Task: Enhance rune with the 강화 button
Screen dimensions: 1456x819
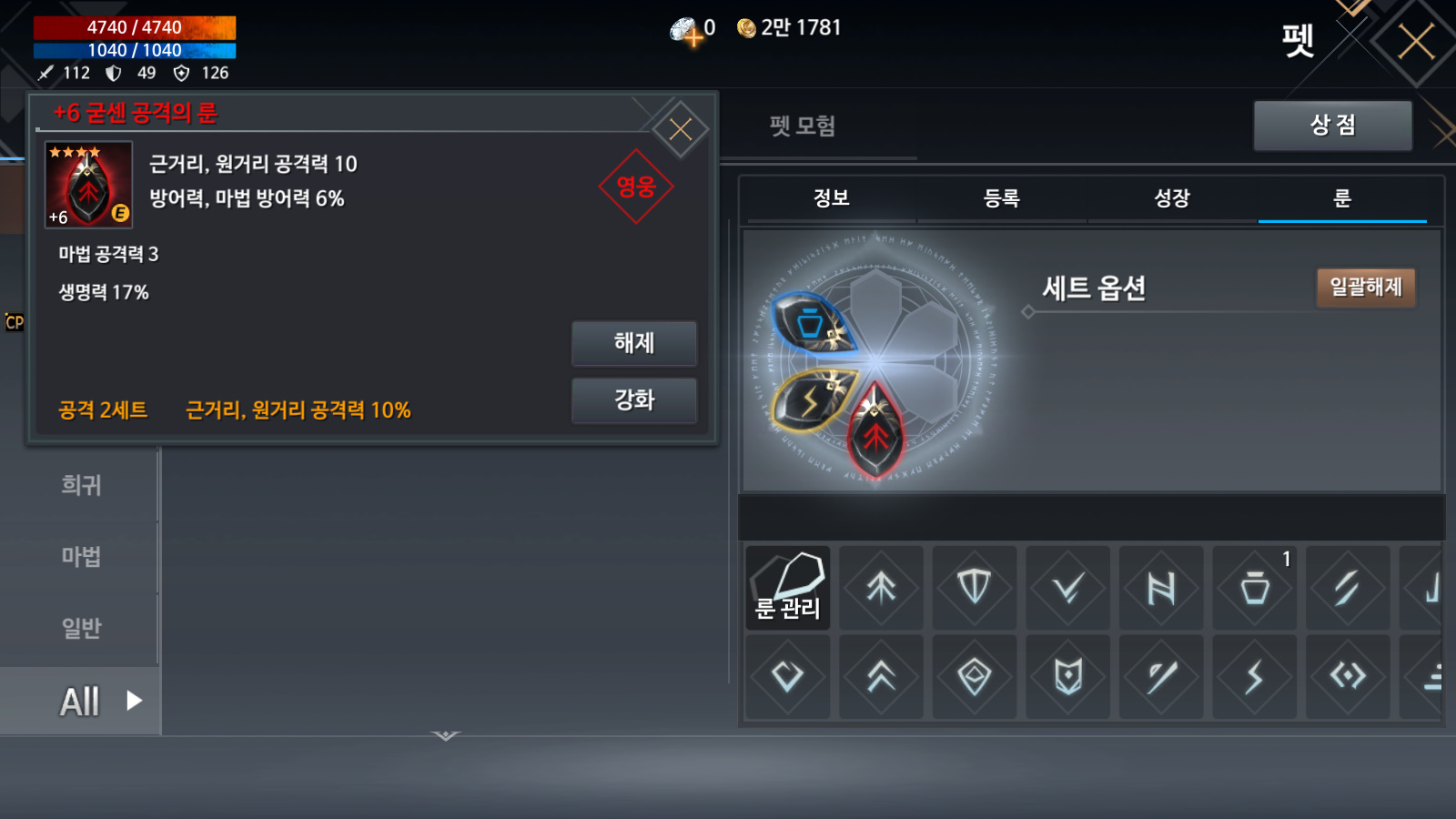Action: tap(633, 400)
